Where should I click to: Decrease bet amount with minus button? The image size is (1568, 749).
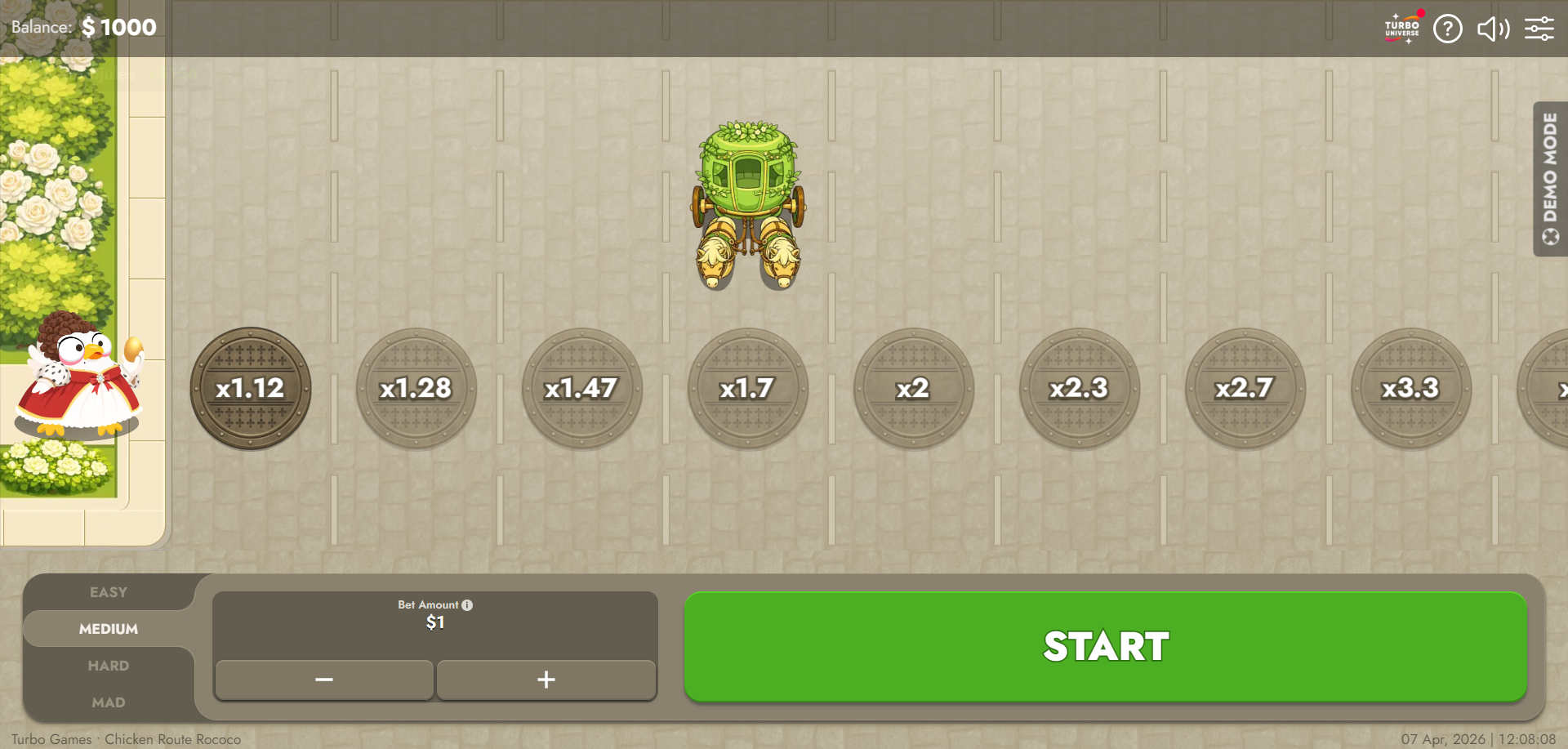click(324, 680)
